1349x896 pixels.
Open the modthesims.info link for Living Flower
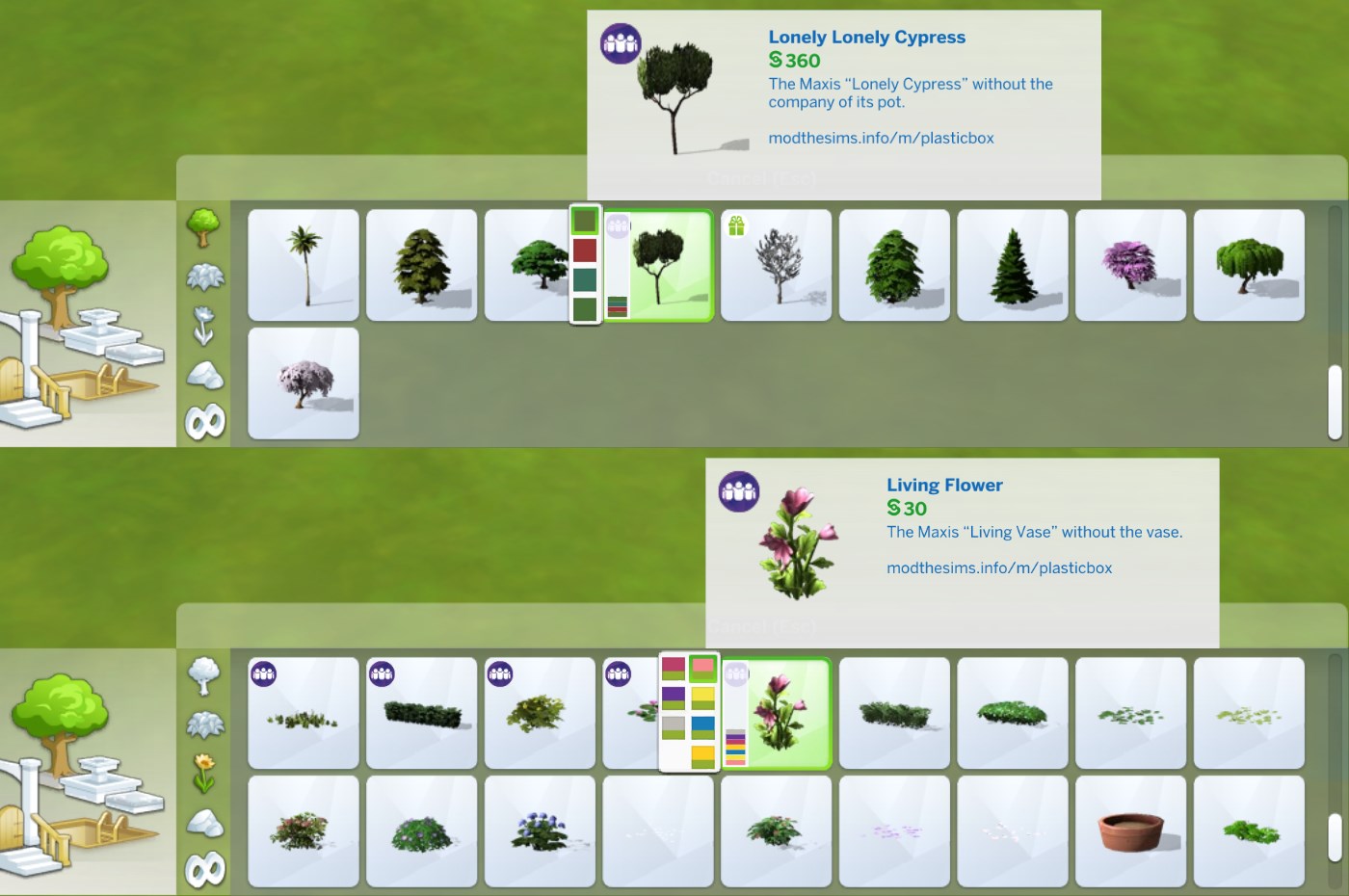[999, 568]
